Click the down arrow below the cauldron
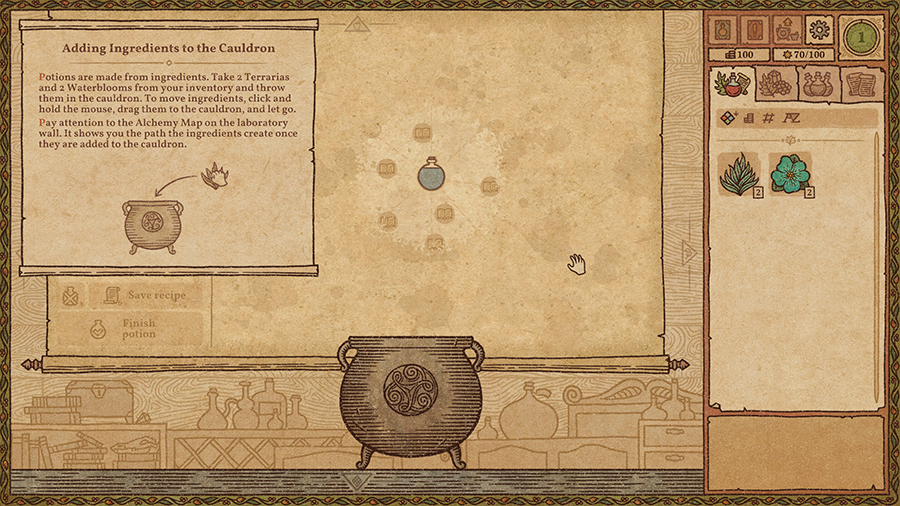Image resolution: width=900 pixels, height=506 pixels. [351, 482]
